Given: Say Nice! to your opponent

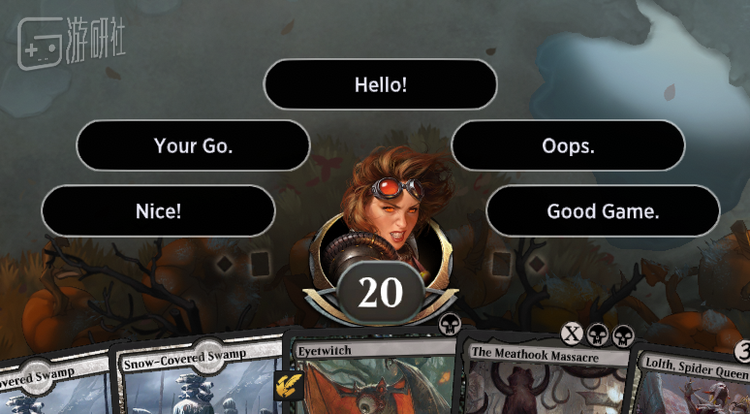Looking at the screenshot, I should click(x=158, y=211).
